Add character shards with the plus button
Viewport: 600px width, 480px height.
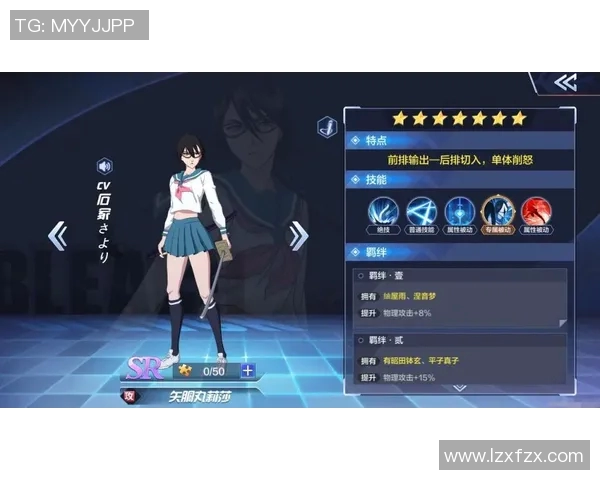click(x=248, y=371)
